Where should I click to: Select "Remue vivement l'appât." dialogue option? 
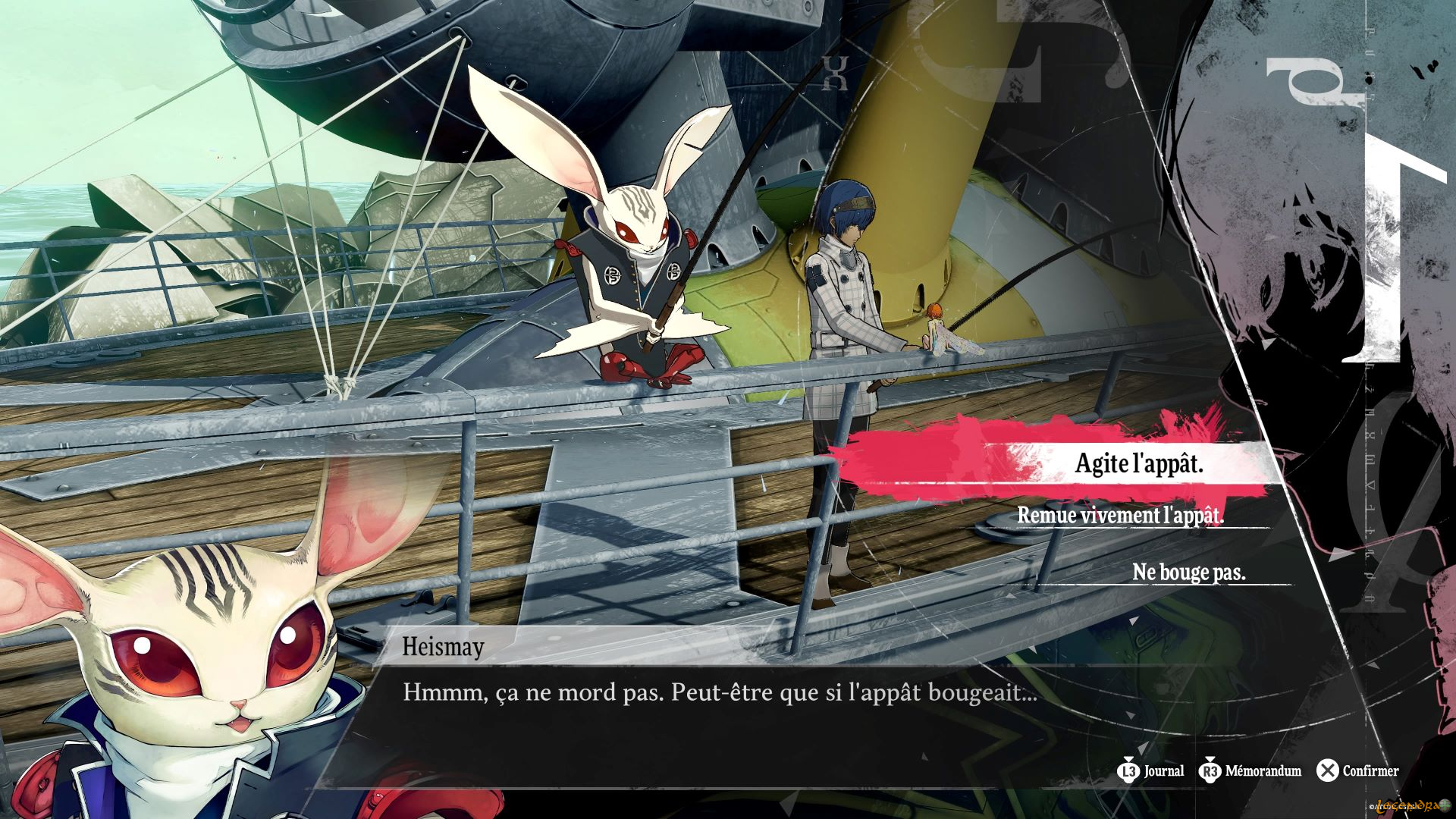tap(1120, 516)
